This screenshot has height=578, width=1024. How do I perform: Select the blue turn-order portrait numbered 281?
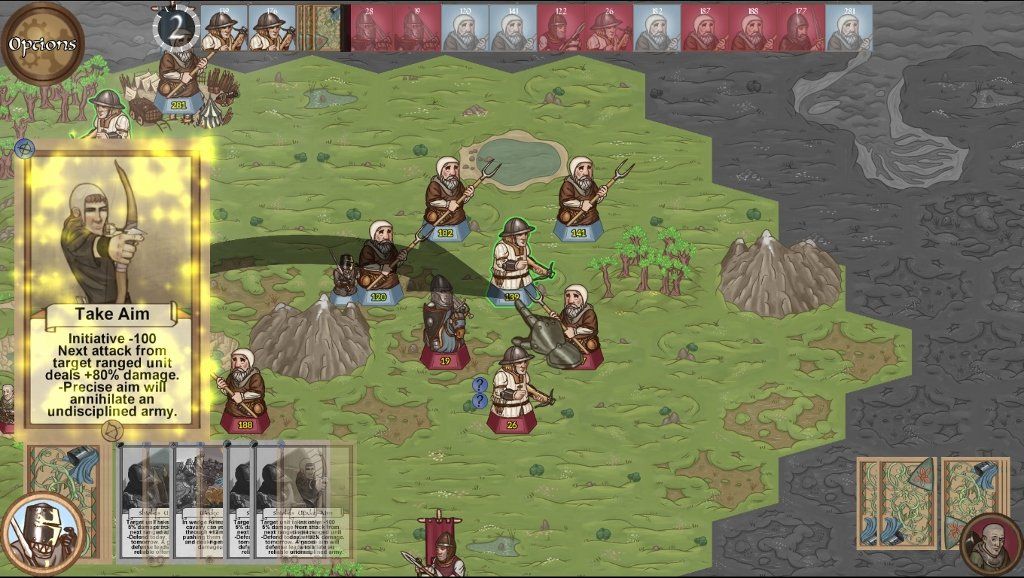coord(849,28)
